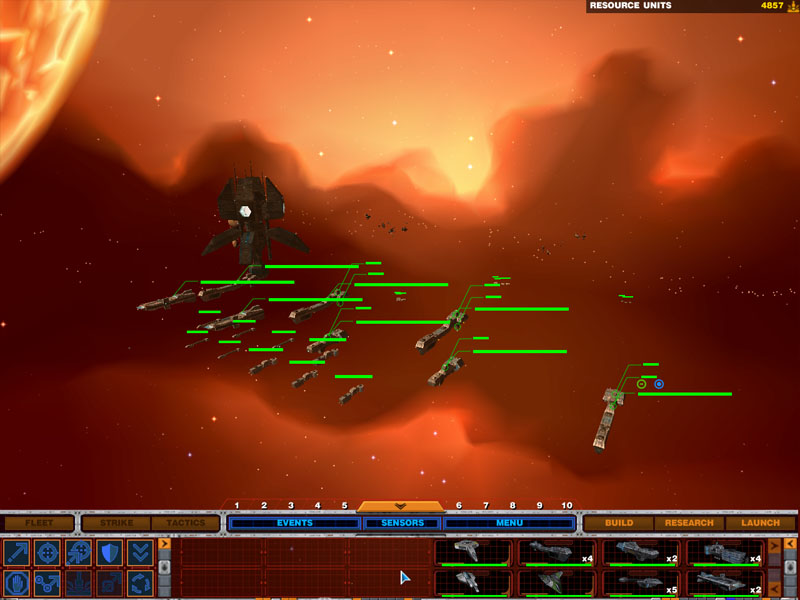Open the Fleet panel

tap(38, 523)
